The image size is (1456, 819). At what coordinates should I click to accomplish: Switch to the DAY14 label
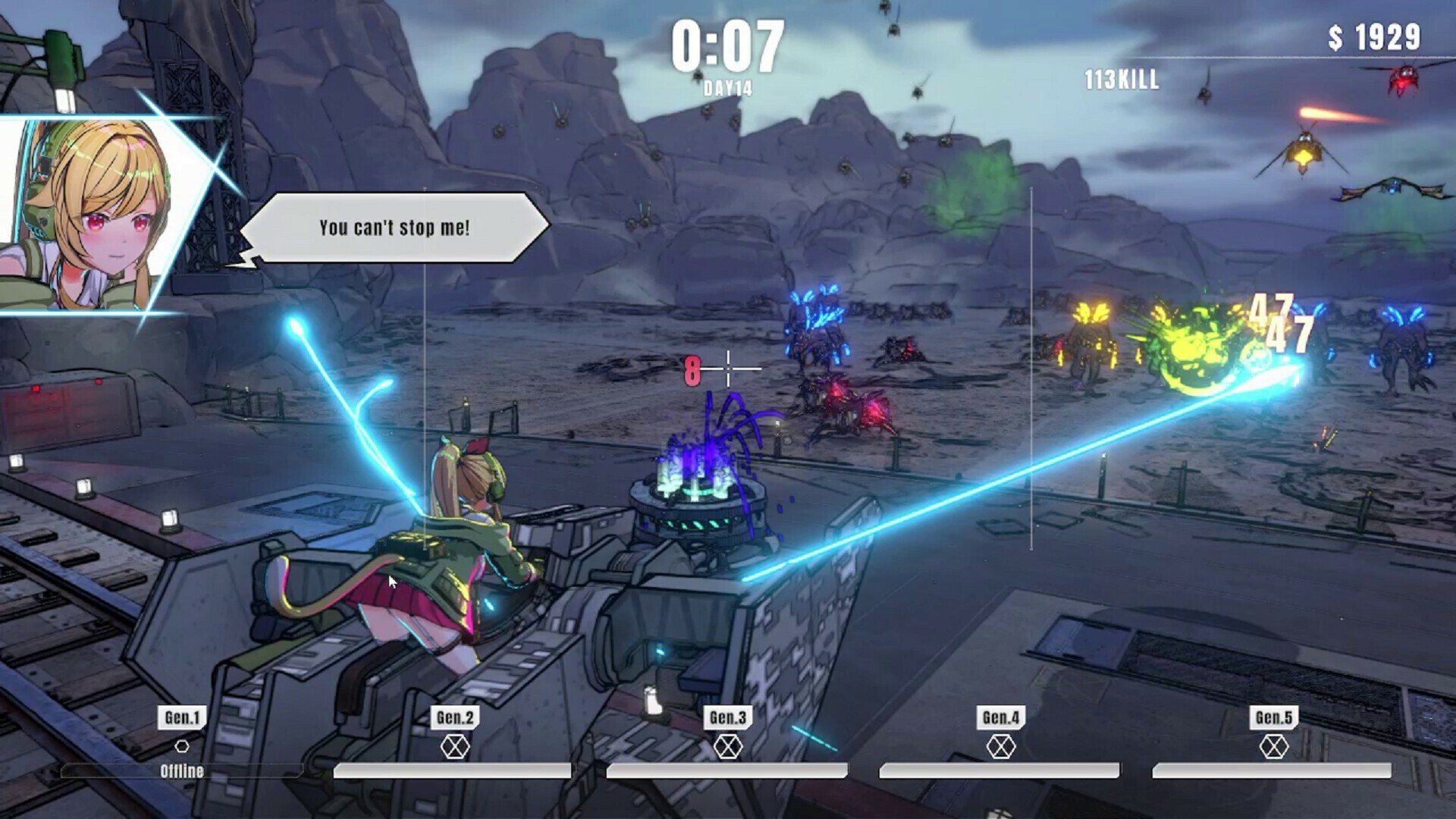click(x=729, y=86)
